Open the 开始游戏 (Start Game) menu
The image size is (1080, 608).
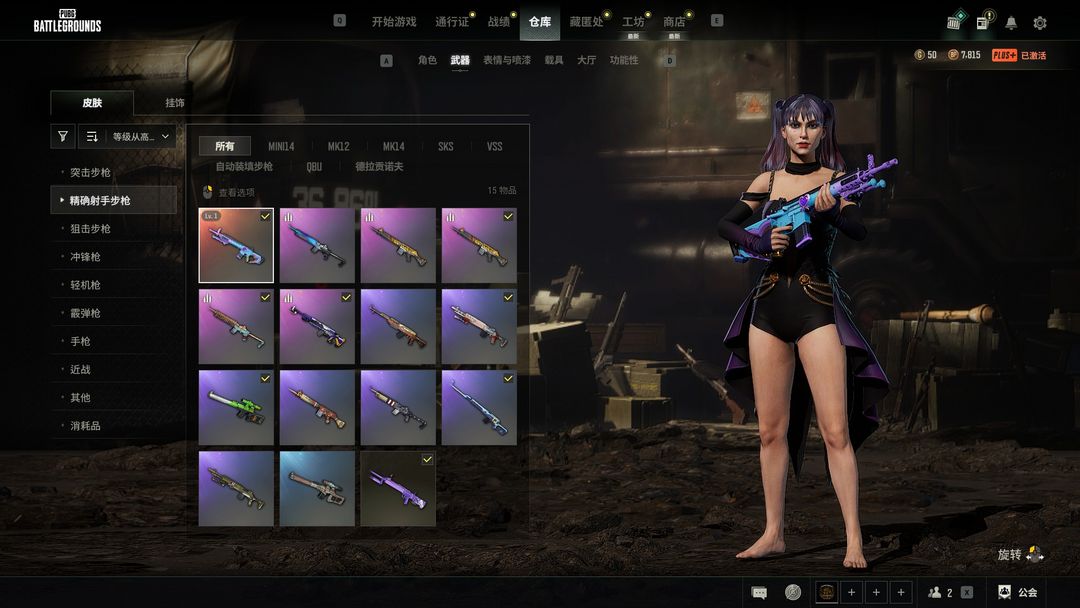394,22
